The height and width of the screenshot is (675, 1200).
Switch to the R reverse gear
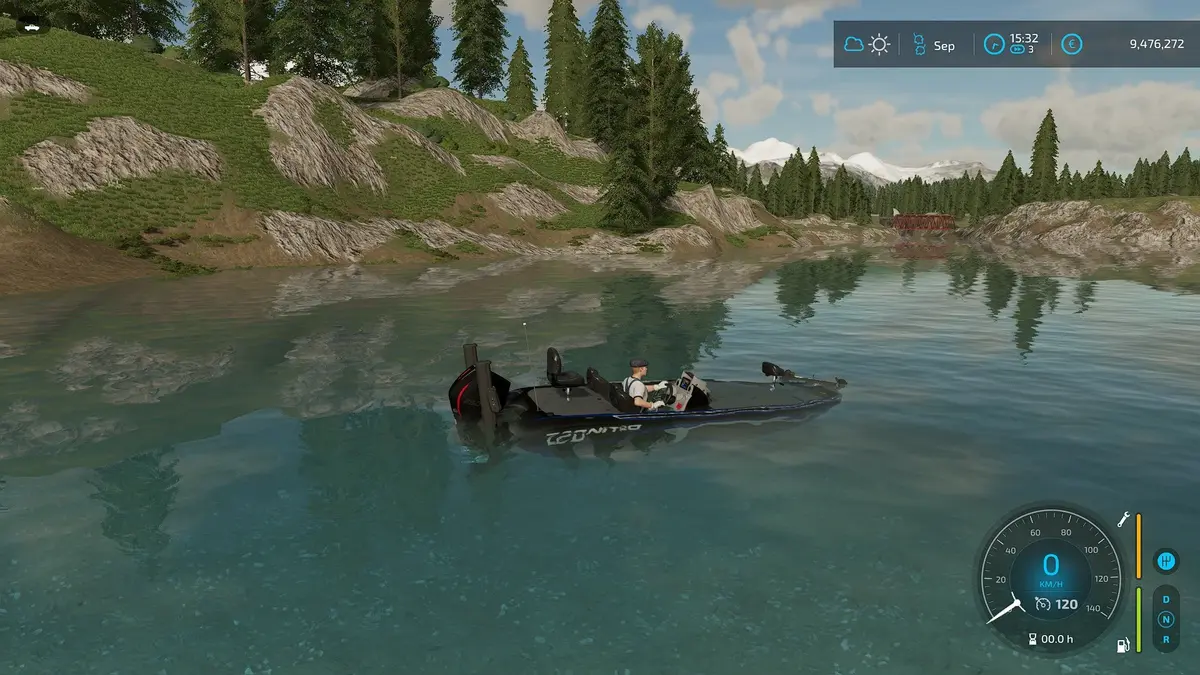[x=1165, y=638]
